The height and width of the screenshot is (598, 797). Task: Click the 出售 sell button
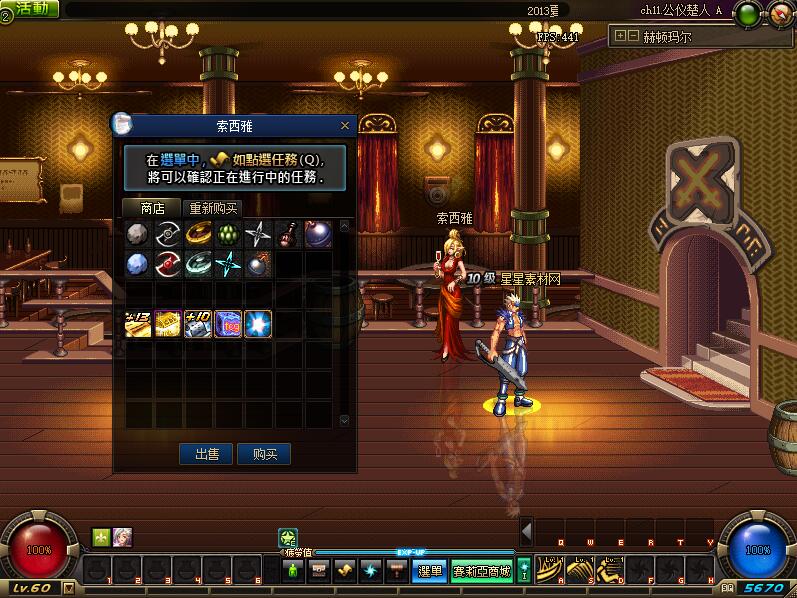pos(207,453)
